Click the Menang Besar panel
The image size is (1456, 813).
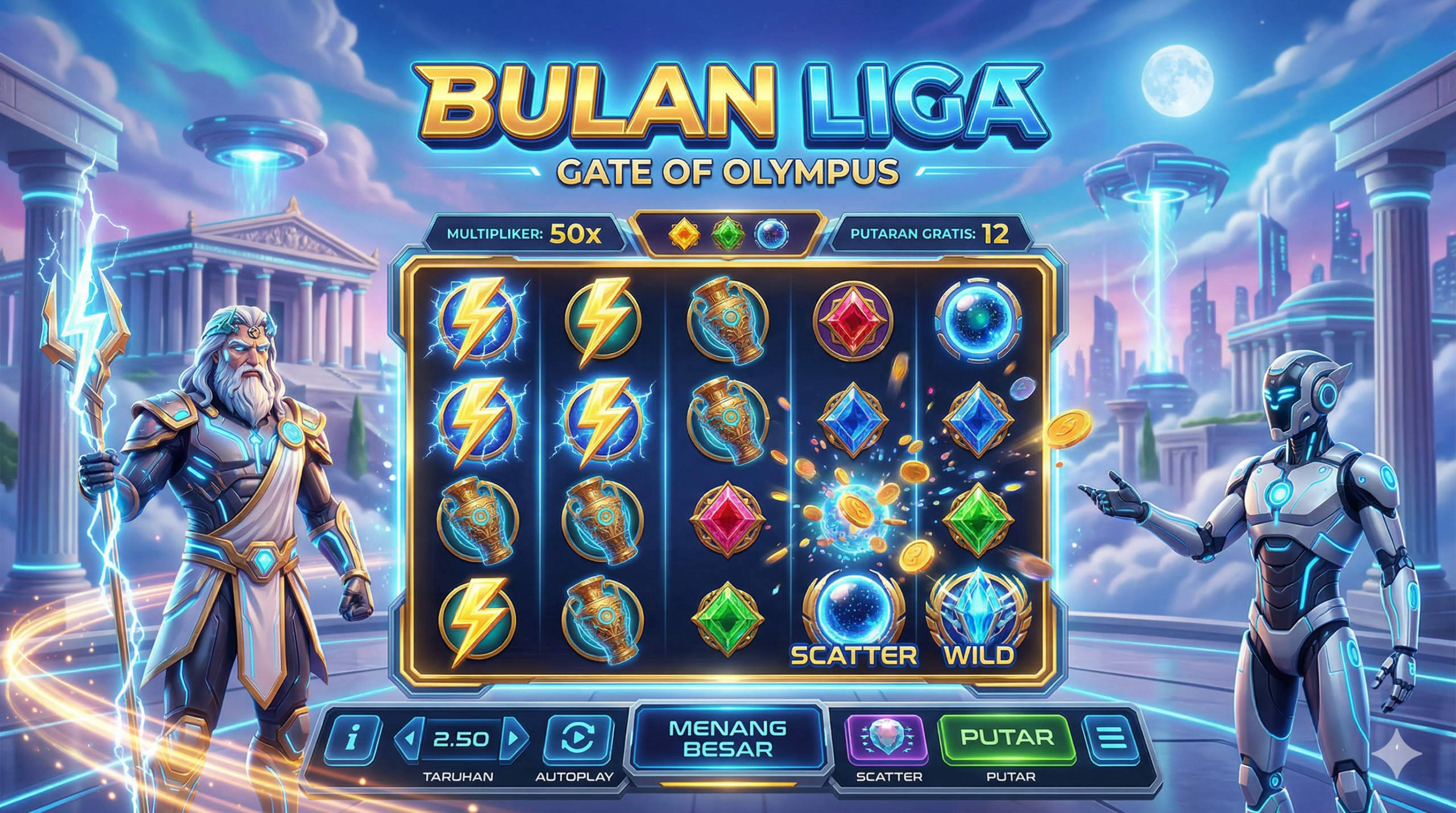click(x=727, y=738)
